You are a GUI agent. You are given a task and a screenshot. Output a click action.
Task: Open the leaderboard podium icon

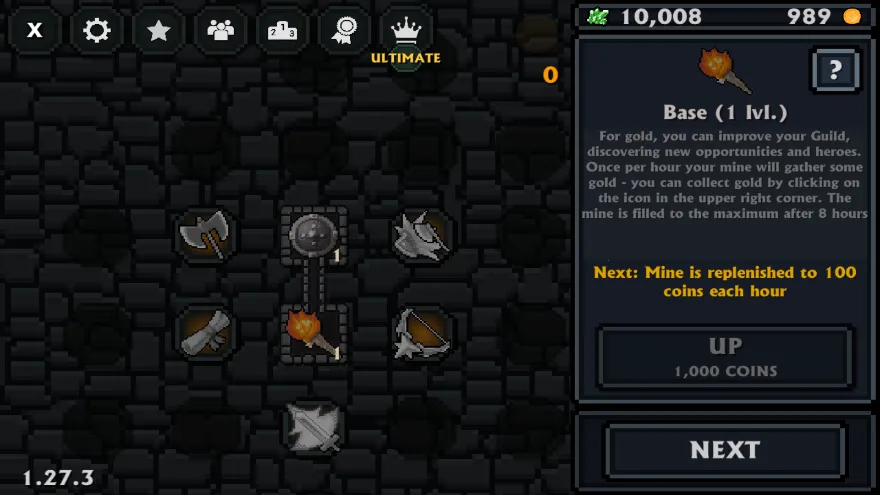[x=282, y=30]
